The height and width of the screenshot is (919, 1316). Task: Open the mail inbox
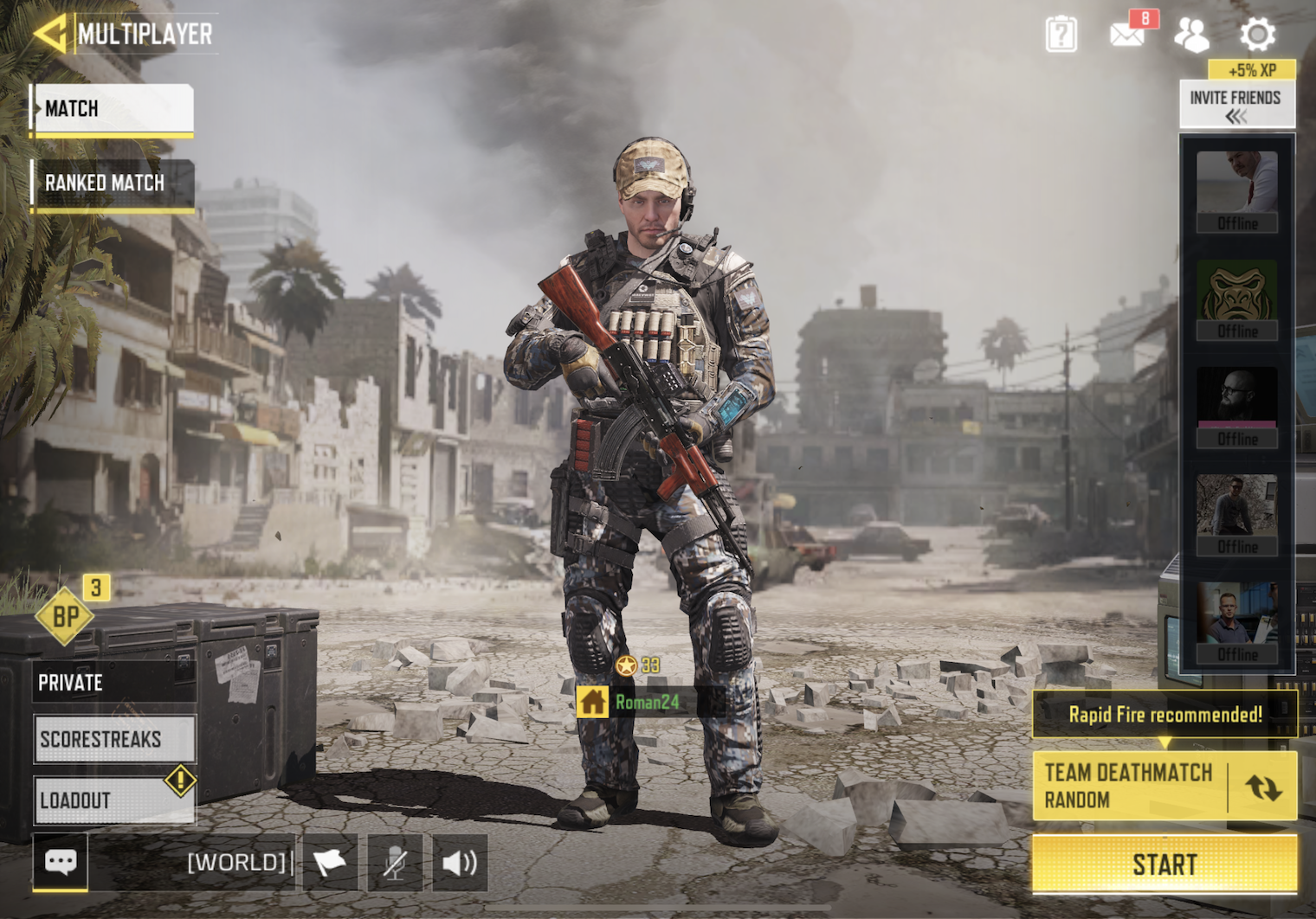tap(1127, 35)
